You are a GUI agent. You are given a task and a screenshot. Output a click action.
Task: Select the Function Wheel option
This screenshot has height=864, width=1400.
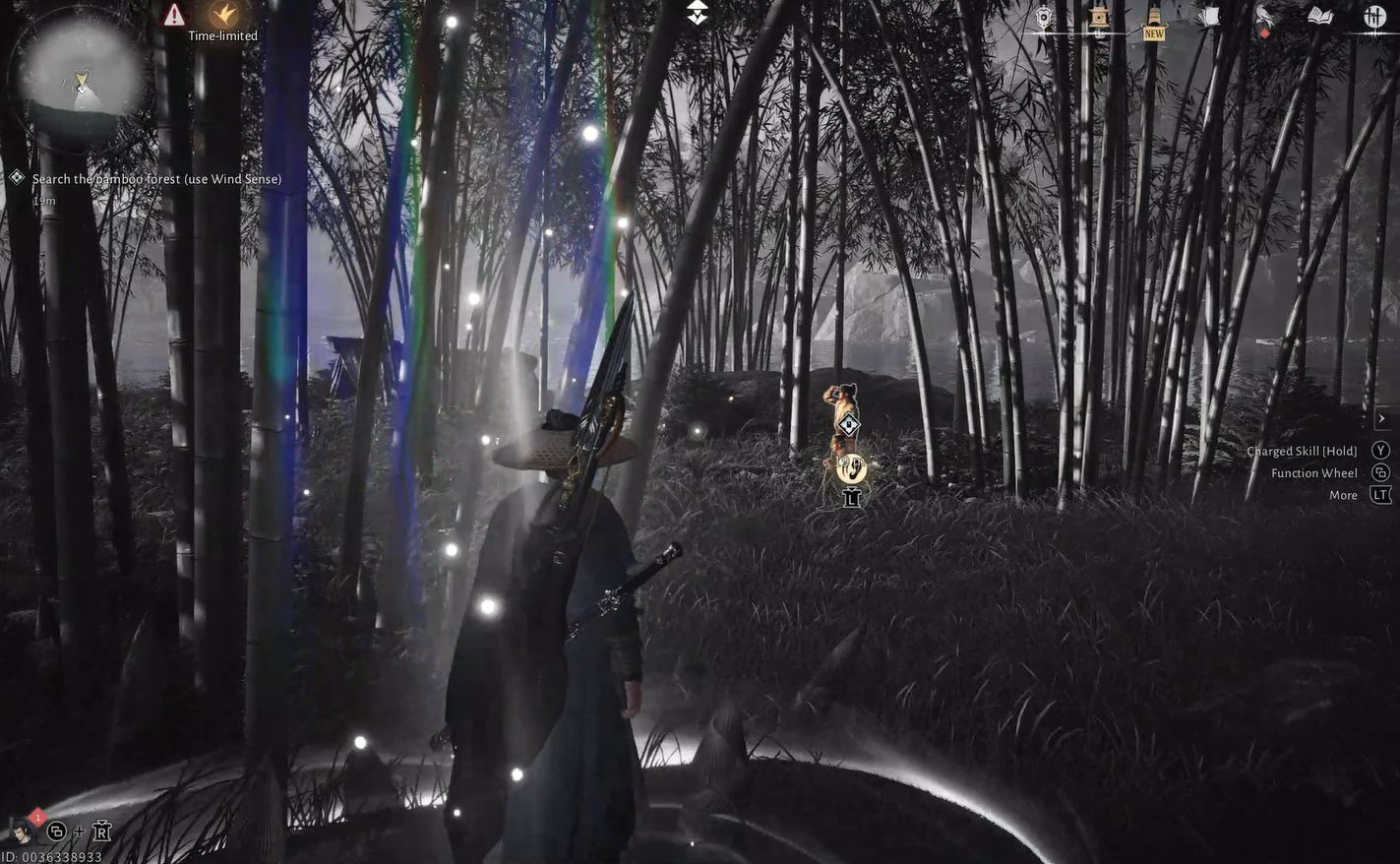point(1314,470)
